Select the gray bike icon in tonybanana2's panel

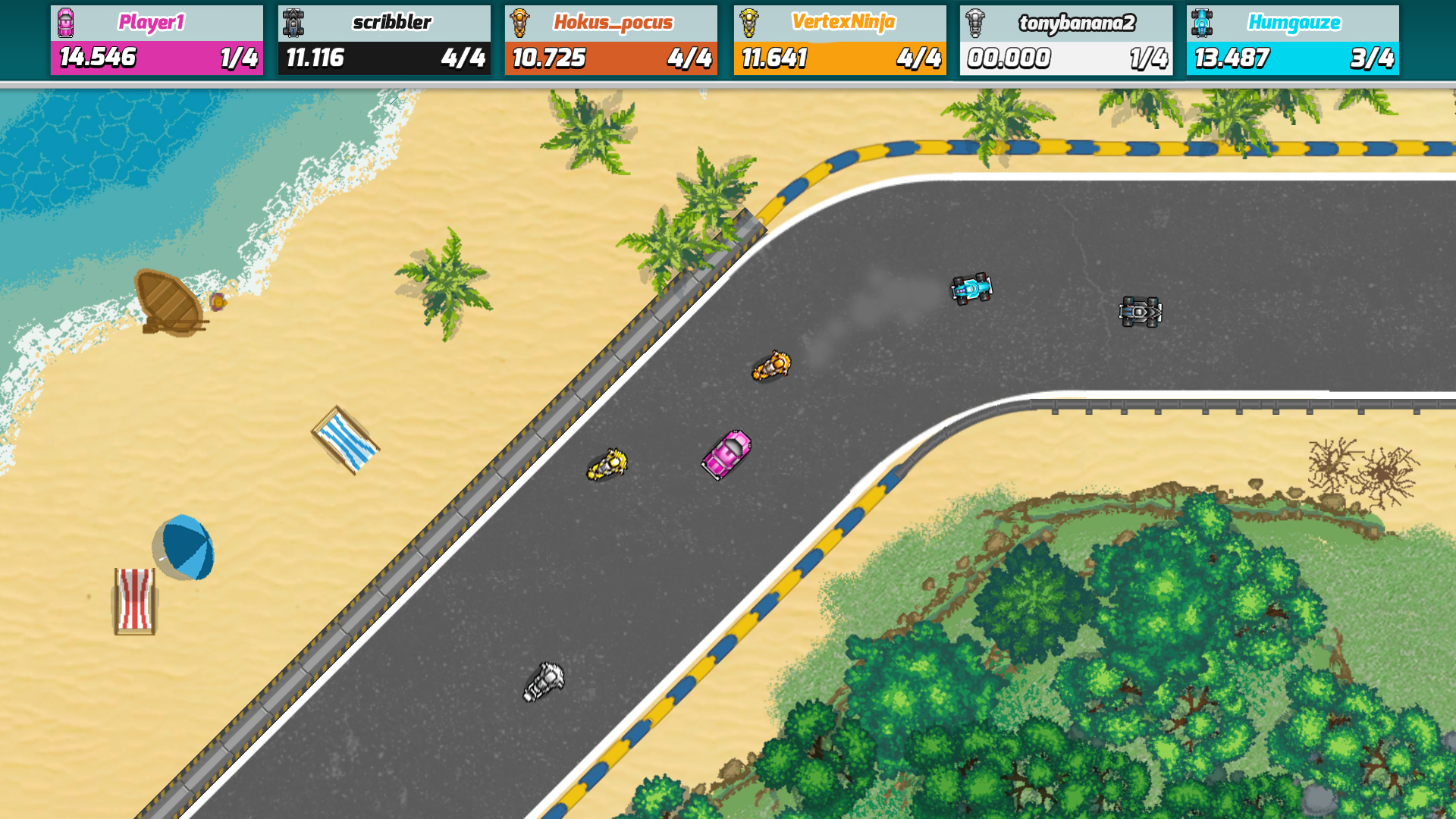[x=976, y=22]
